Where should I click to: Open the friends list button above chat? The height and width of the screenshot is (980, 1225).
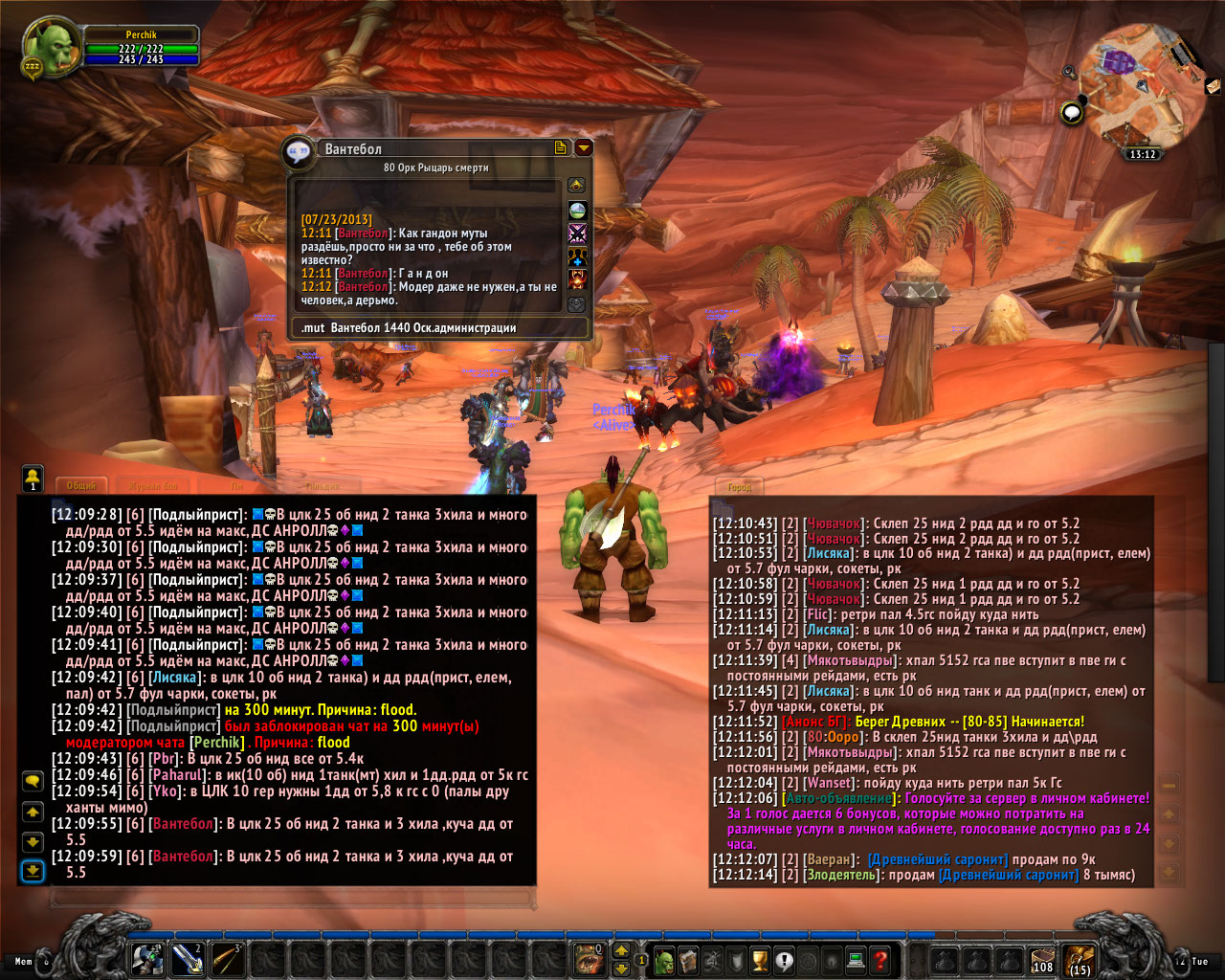click(33, 477)
